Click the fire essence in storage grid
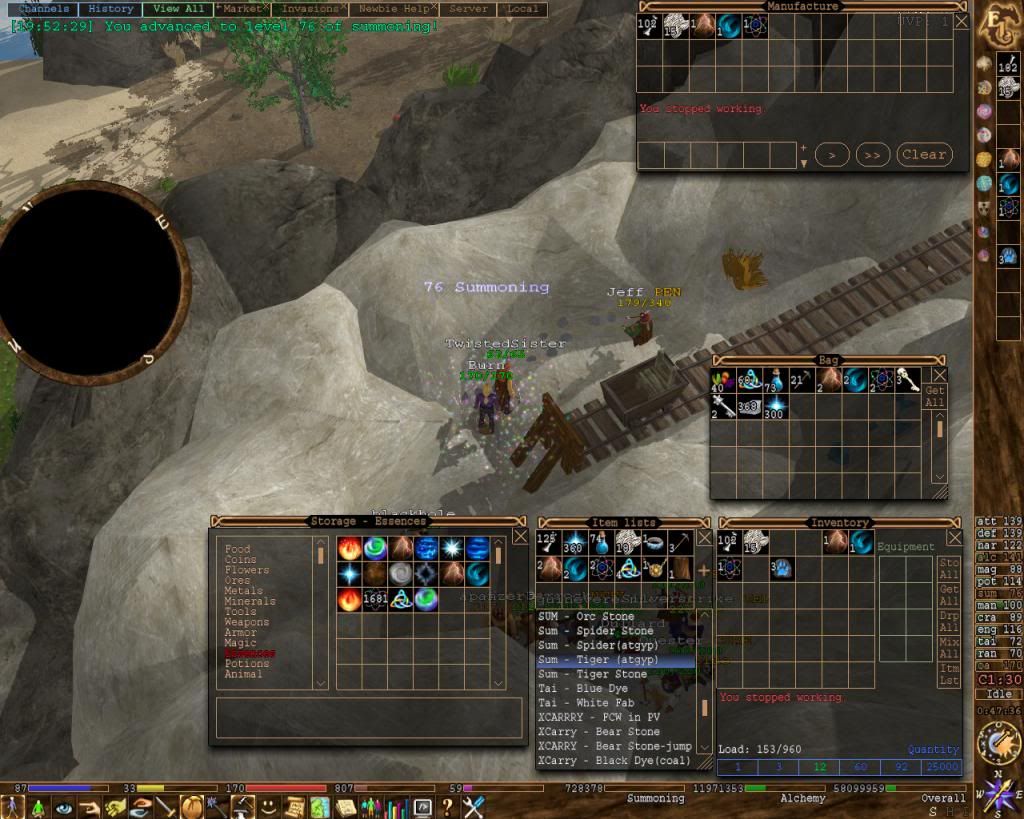Image resolution: width=1024 pixels, height=819 pixels. coord(349,548)
